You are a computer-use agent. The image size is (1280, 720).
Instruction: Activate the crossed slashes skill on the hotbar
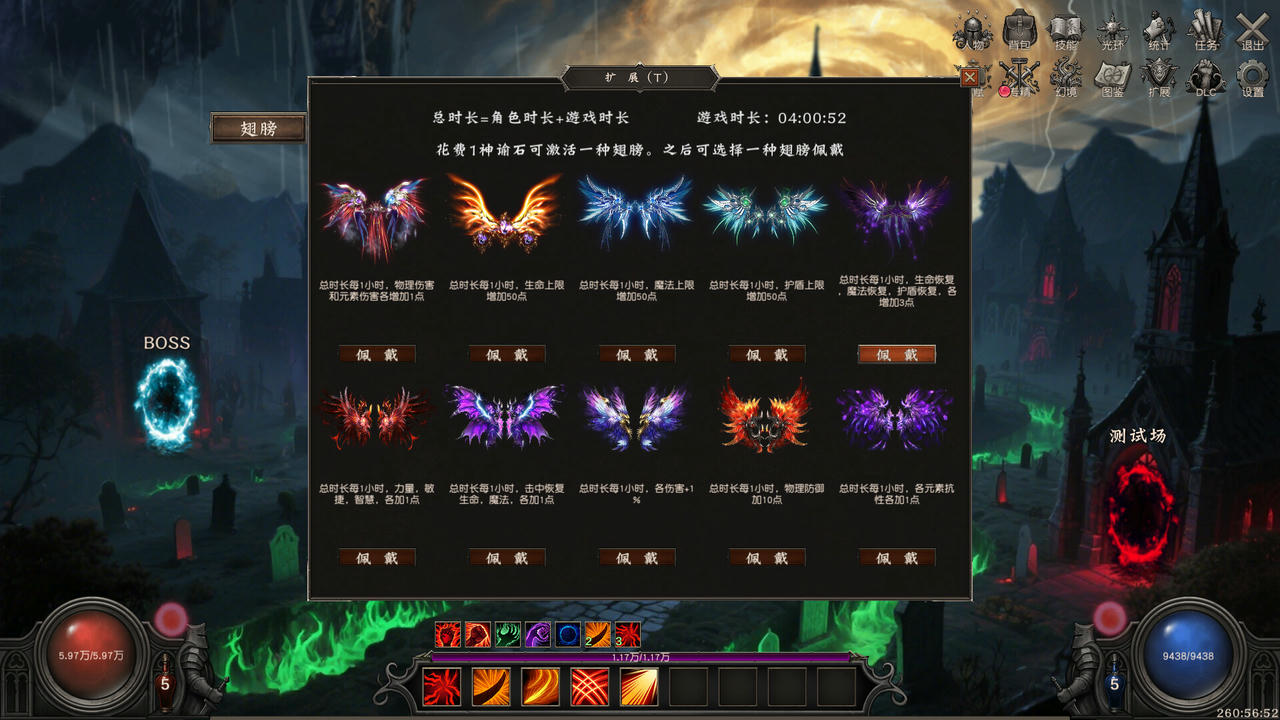(x=591, y=685)
